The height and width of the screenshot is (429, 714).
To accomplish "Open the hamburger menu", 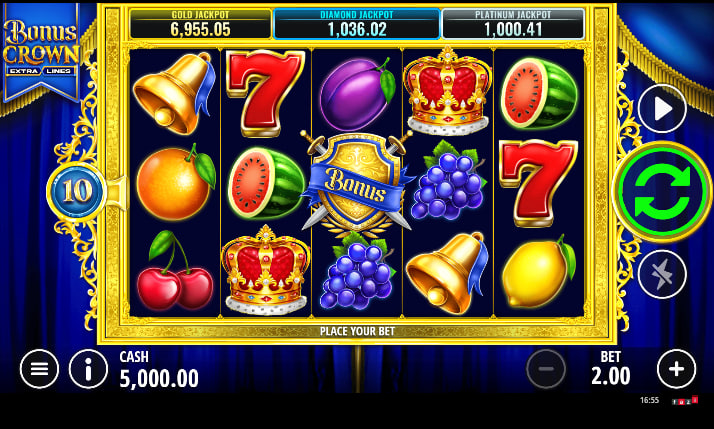I will click(39, 369).
